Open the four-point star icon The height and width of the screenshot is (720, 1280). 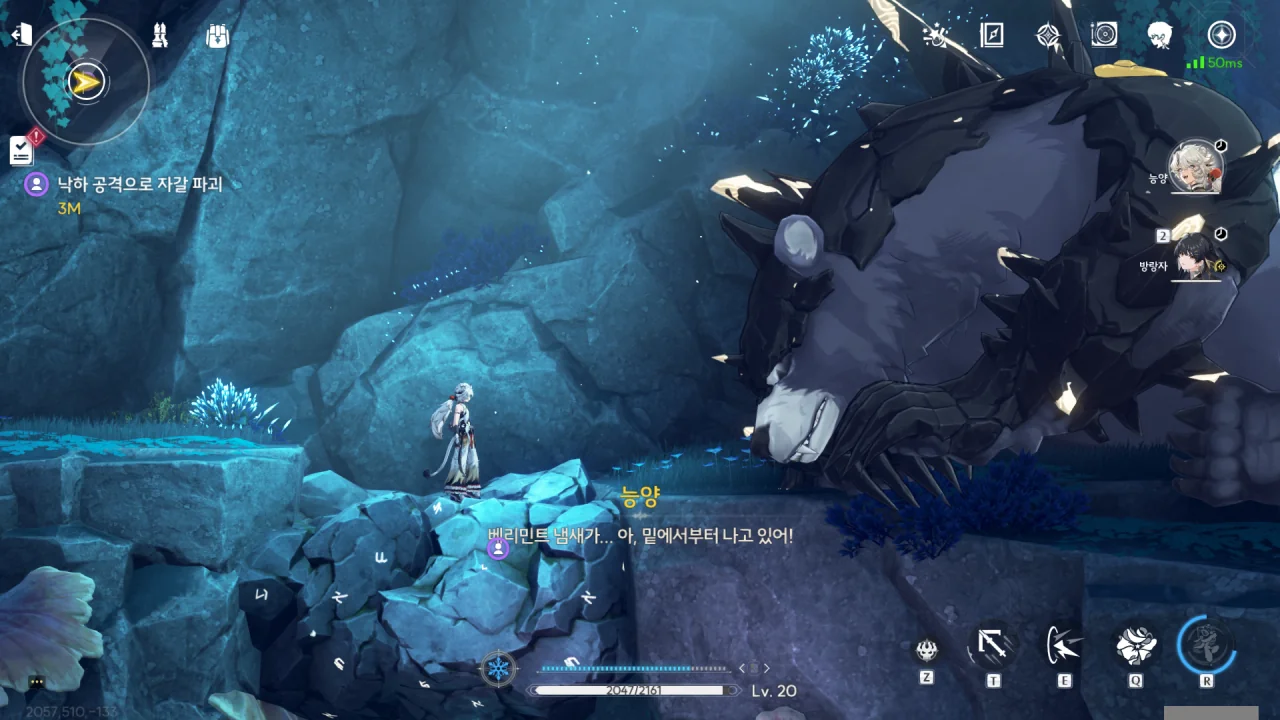(x=1047, y=36)
